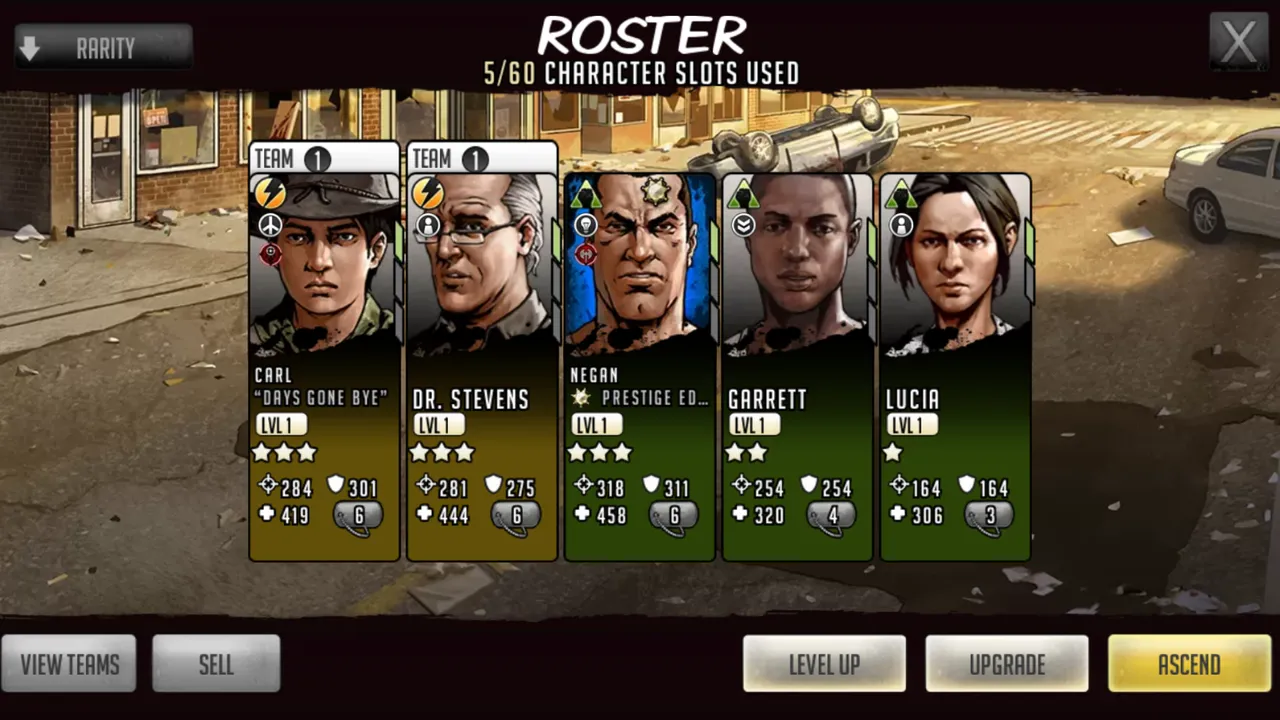Open the Rarity sort dropdown
Screen dimensions: 1280x720
[x=103, y=47]
